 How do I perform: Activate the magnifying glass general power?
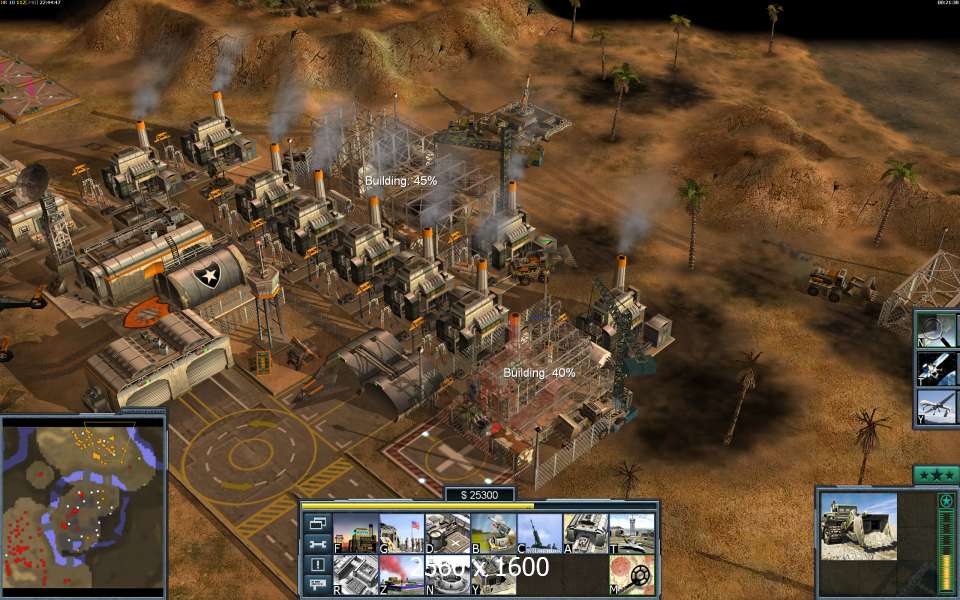[938, 330]
